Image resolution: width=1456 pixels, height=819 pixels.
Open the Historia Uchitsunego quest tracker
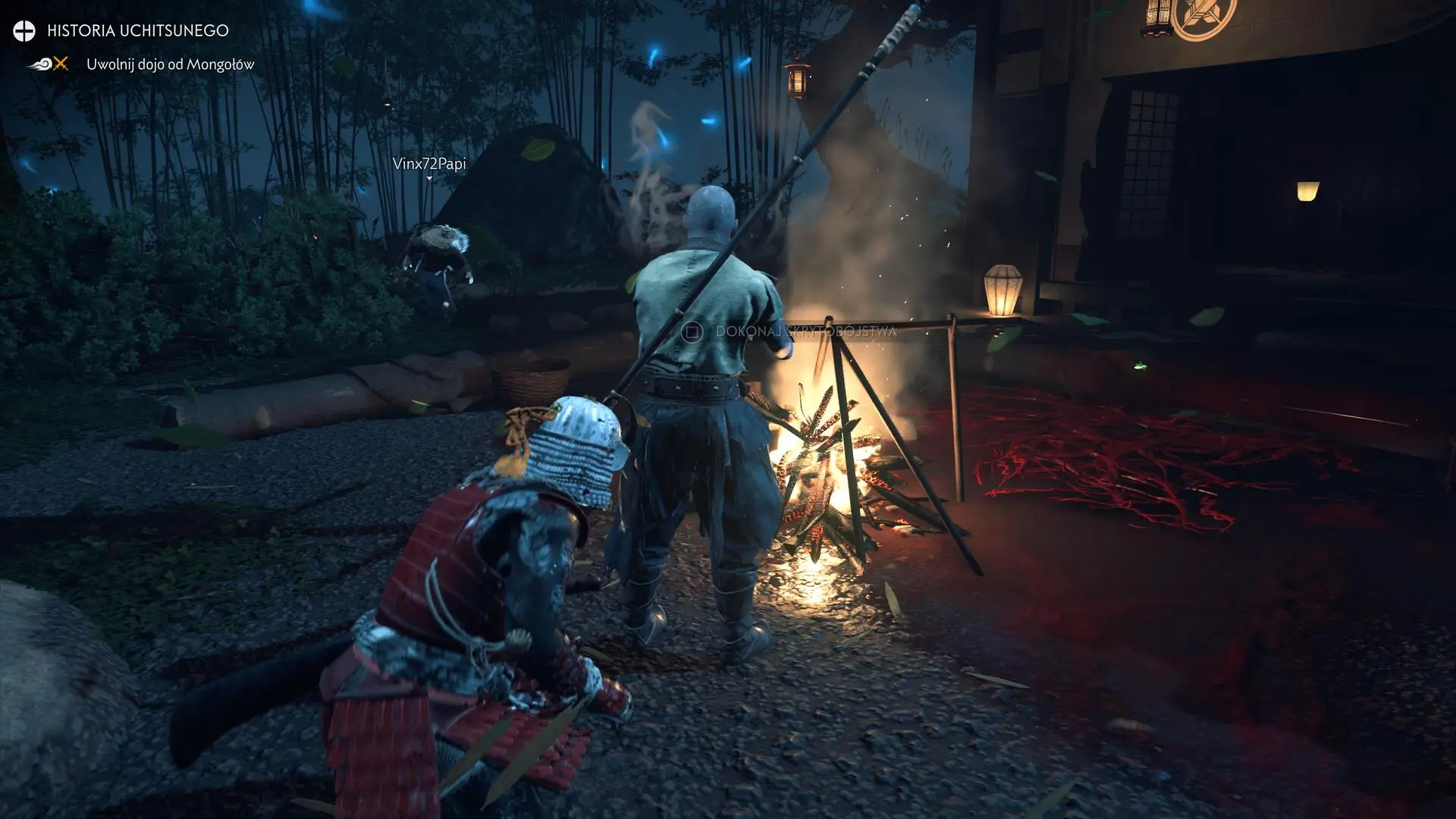137,30
